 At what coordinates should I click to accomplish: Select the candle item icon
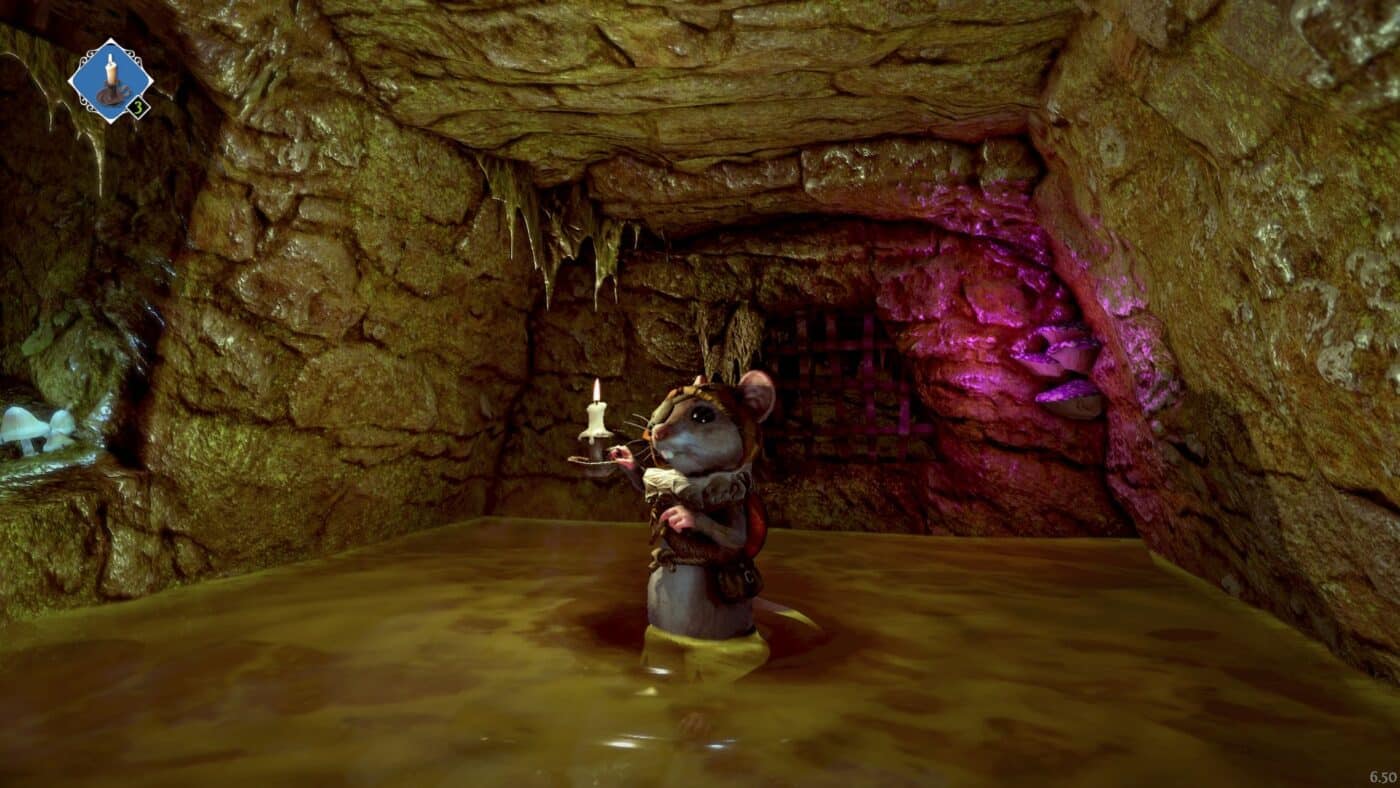pyautogui.click(x=111, y=80)
